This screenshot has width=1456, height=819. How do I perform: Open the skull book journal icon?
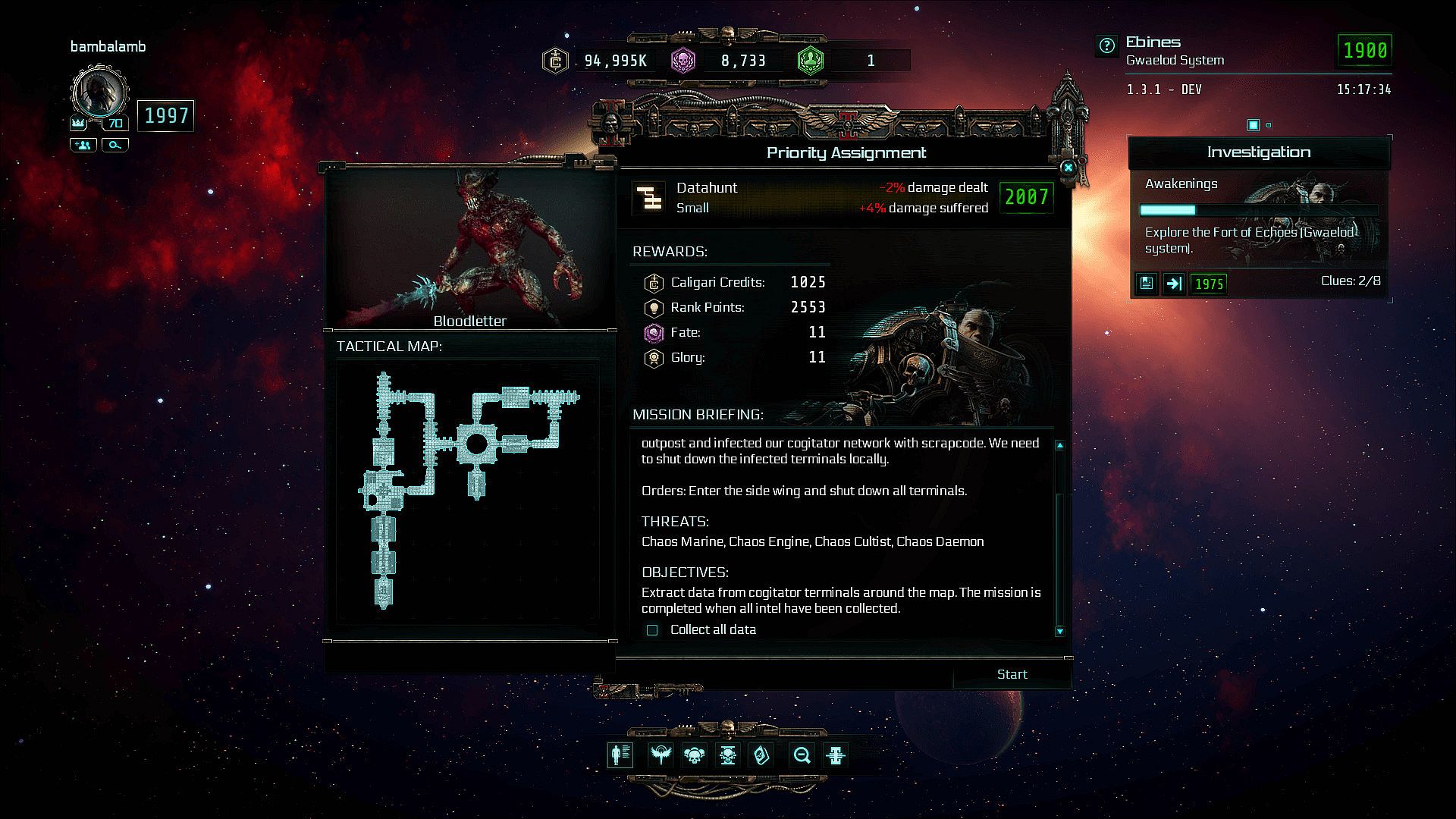tap(761, 755)
